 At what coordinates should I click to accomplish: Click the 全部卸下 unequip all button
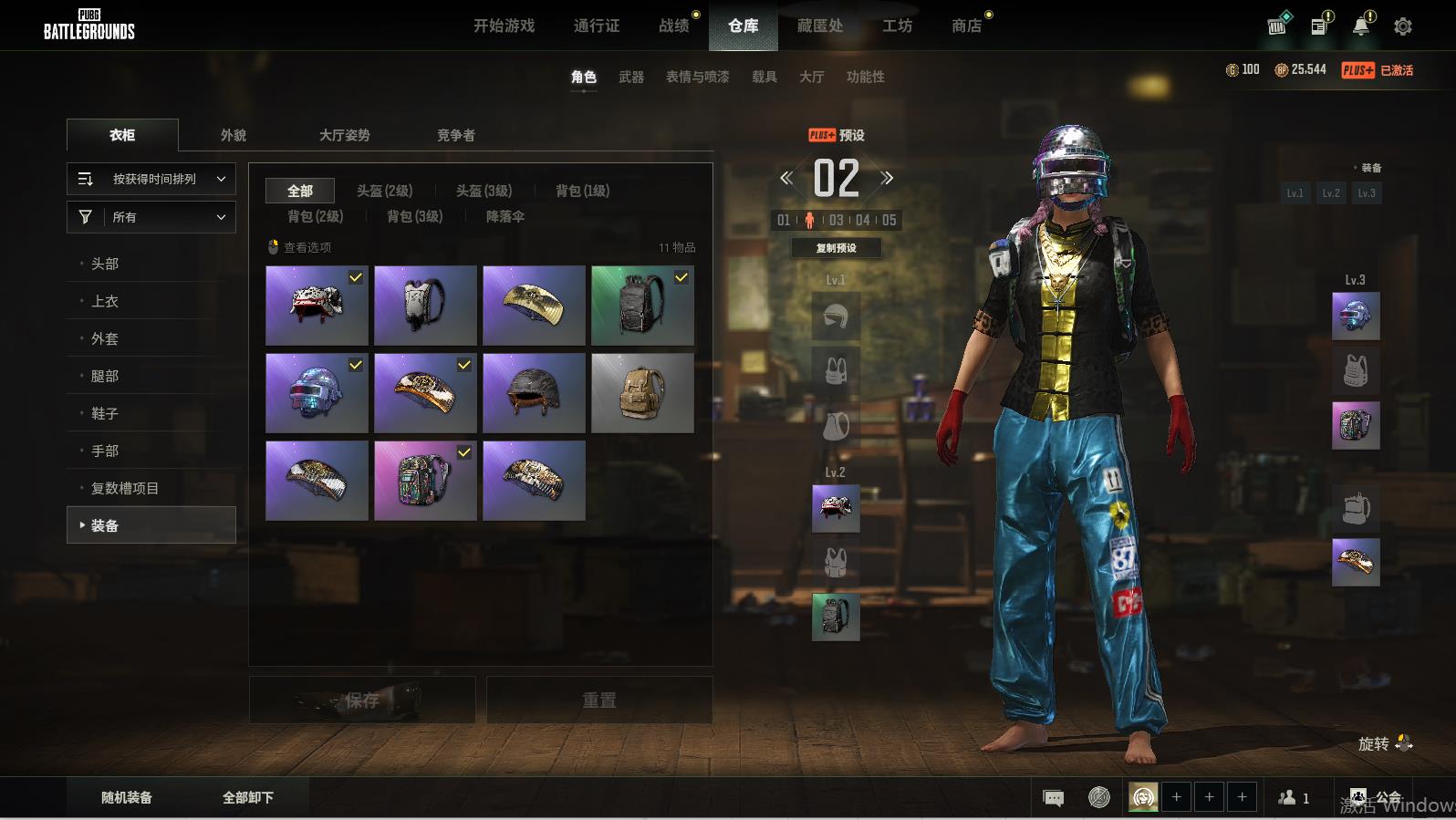point(248,797)
